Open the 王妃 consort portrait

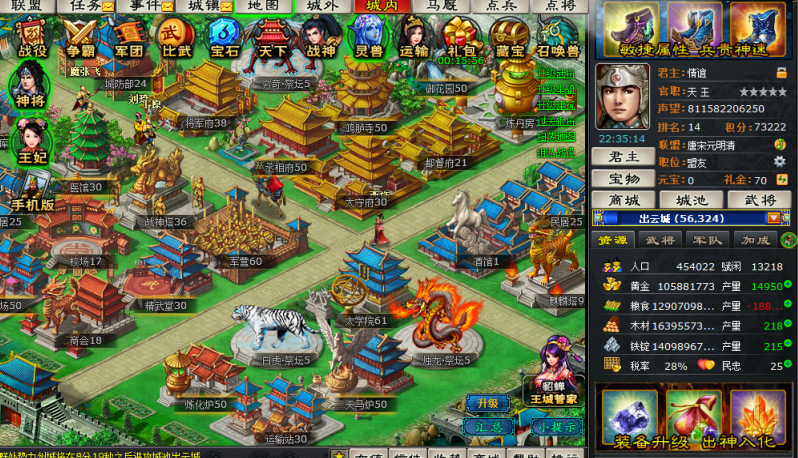pyautogui.click(x=30, y=142)
